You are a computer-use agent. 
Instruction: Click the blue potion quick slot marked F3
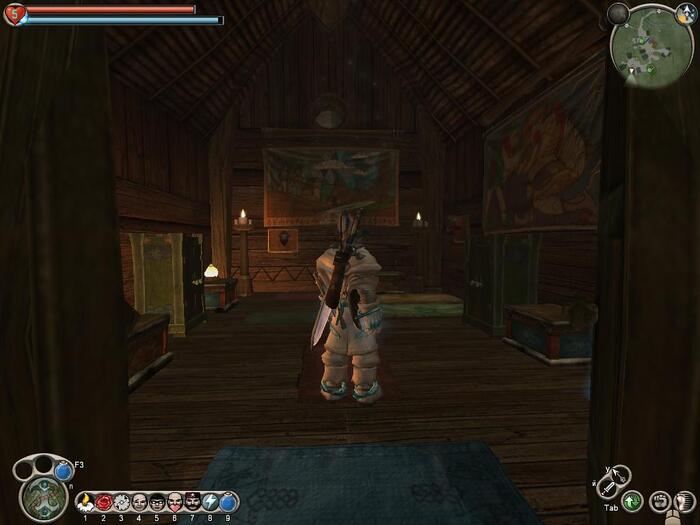pos(64,470)
